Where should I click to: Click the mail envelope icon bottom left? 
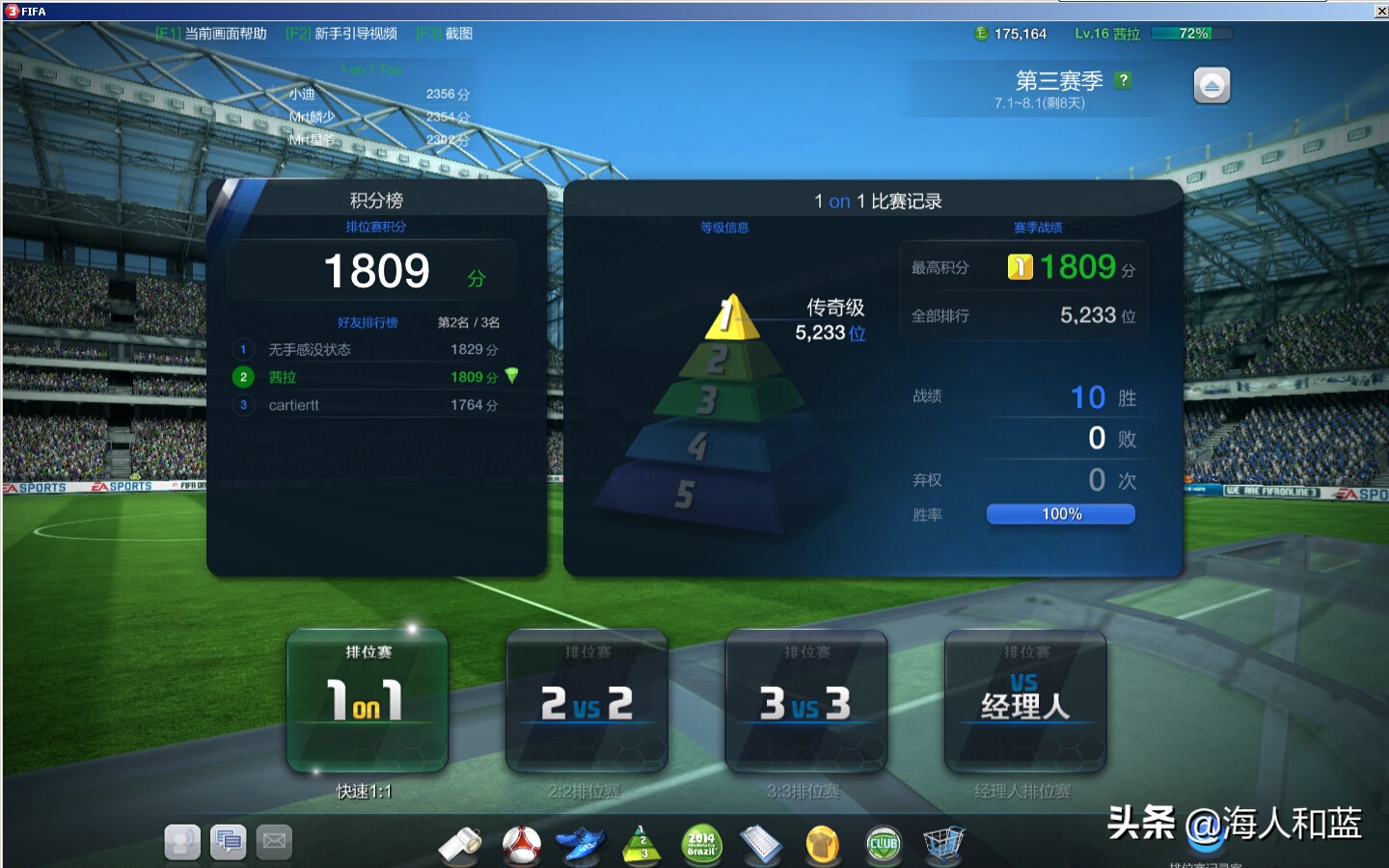click(274, 841)
